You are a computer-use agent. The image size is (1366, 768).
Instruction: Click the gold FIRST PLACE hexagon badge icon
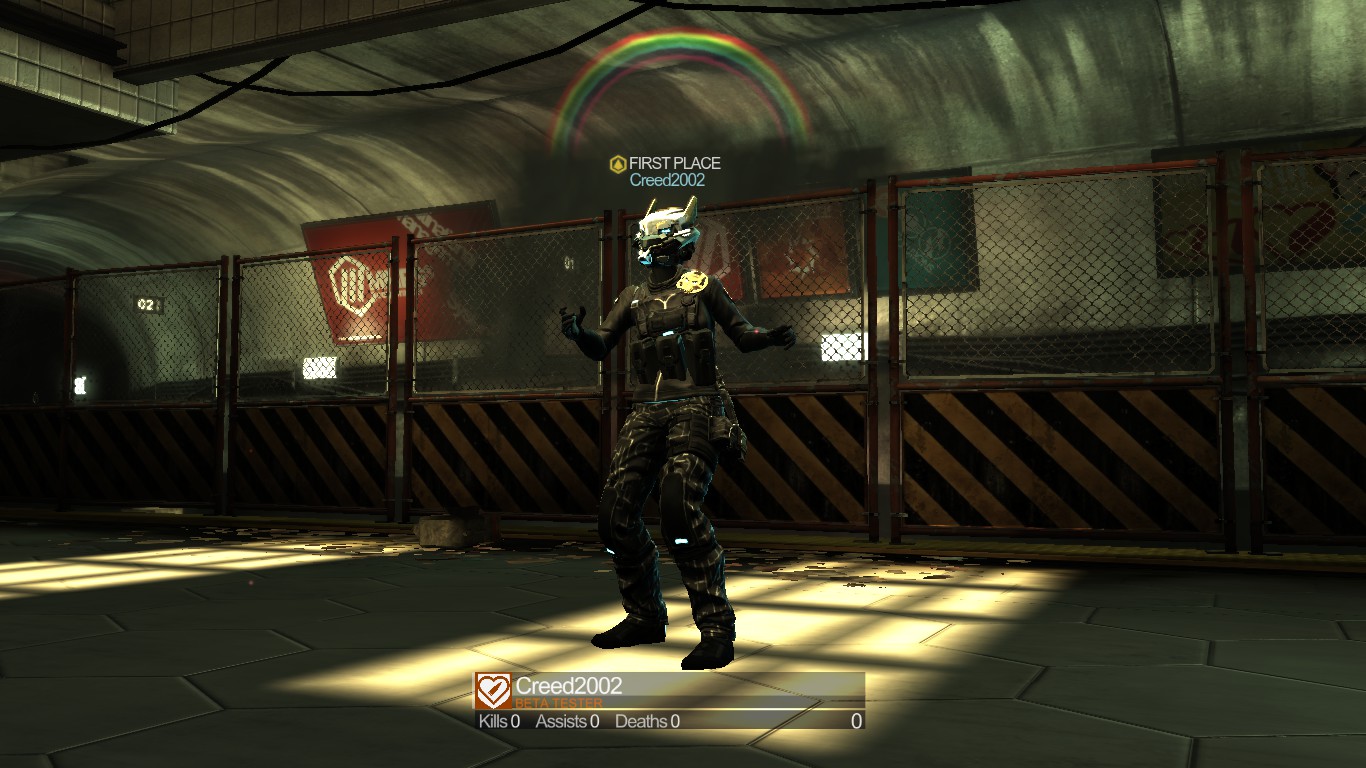pyautogui.click(x=620, y=161)
